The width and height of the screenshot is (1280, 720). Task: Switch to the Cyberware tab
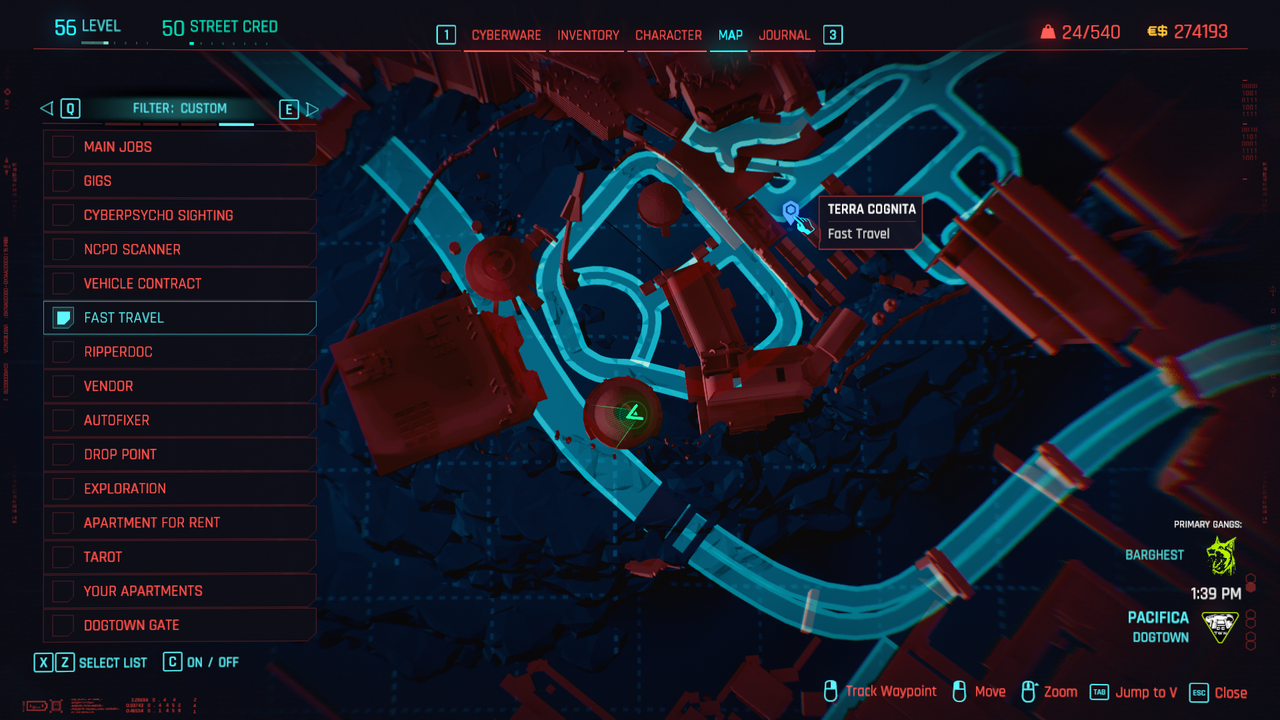click(x=506, y=35)
